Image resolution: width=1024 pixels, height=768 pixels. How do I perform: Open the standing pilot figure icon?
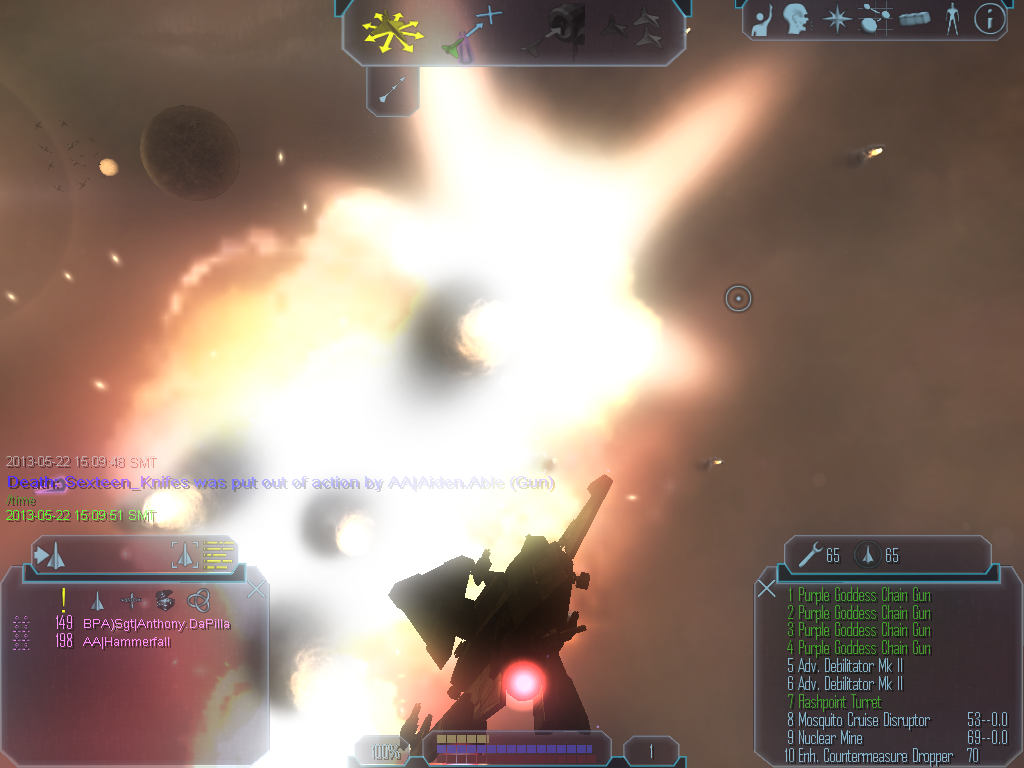952,19
